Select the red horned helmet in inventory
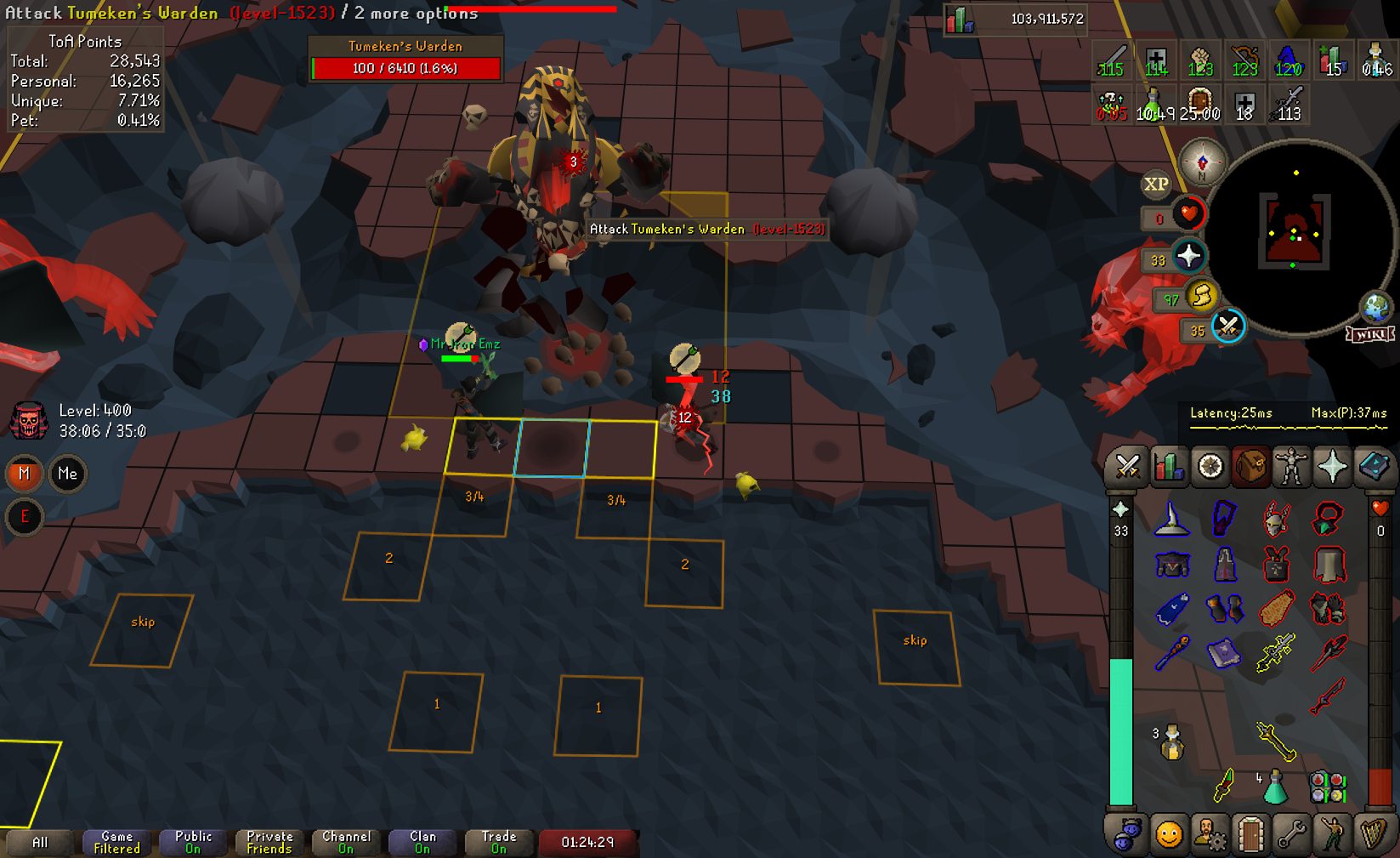Viewport: 1400px width, 858px height. click(x=1276, y=518)
